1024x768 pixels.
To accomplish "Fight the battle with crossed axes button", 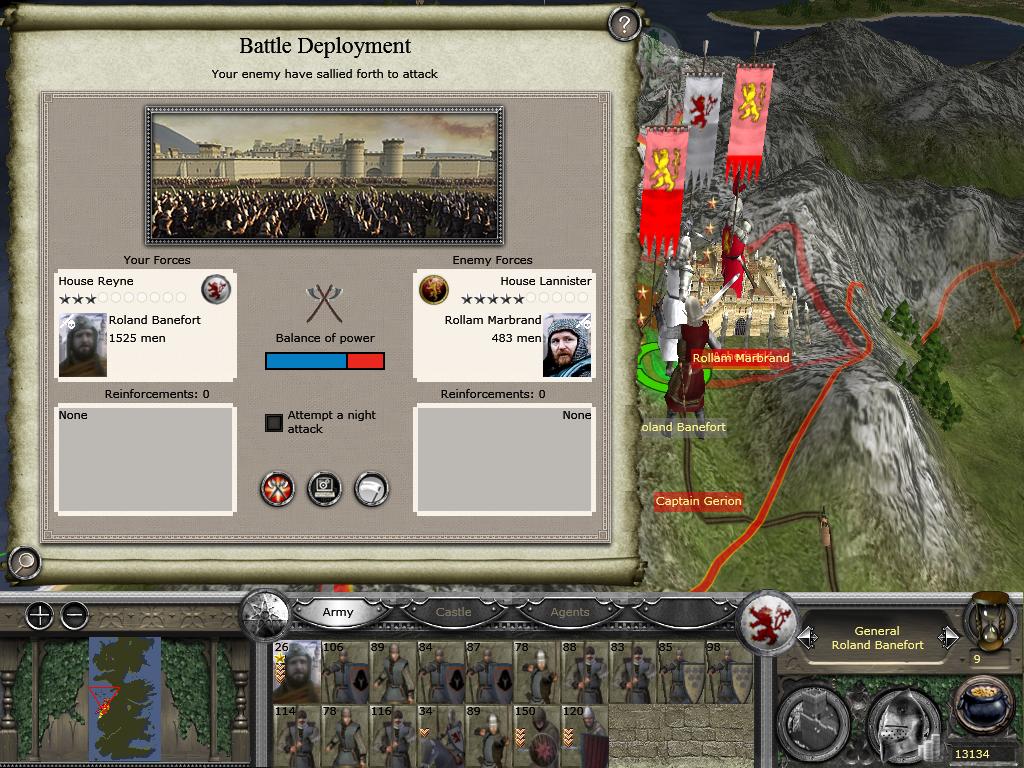I will tap(278, 489).
